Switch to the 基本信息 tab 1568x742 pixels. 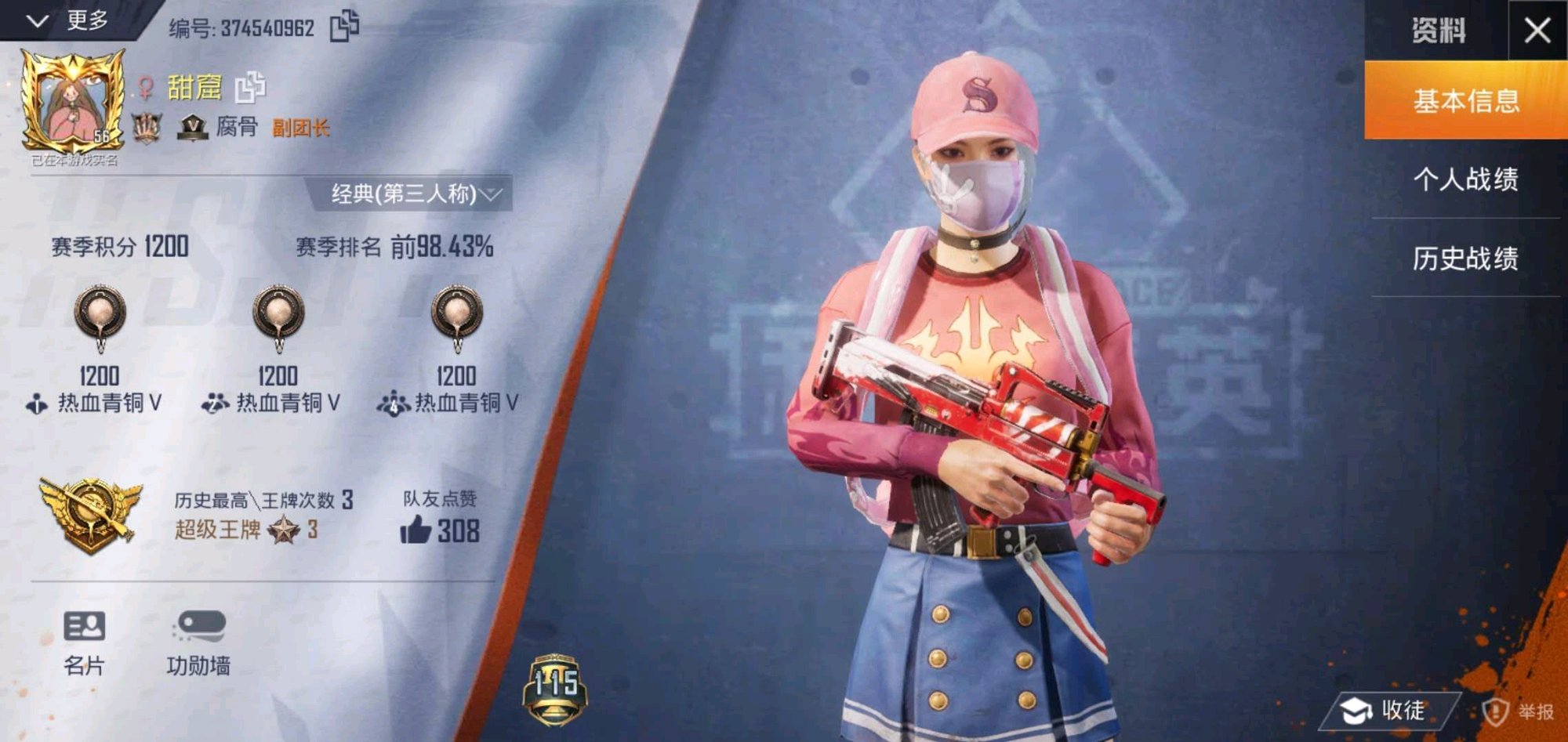[x=1465, y=101]
